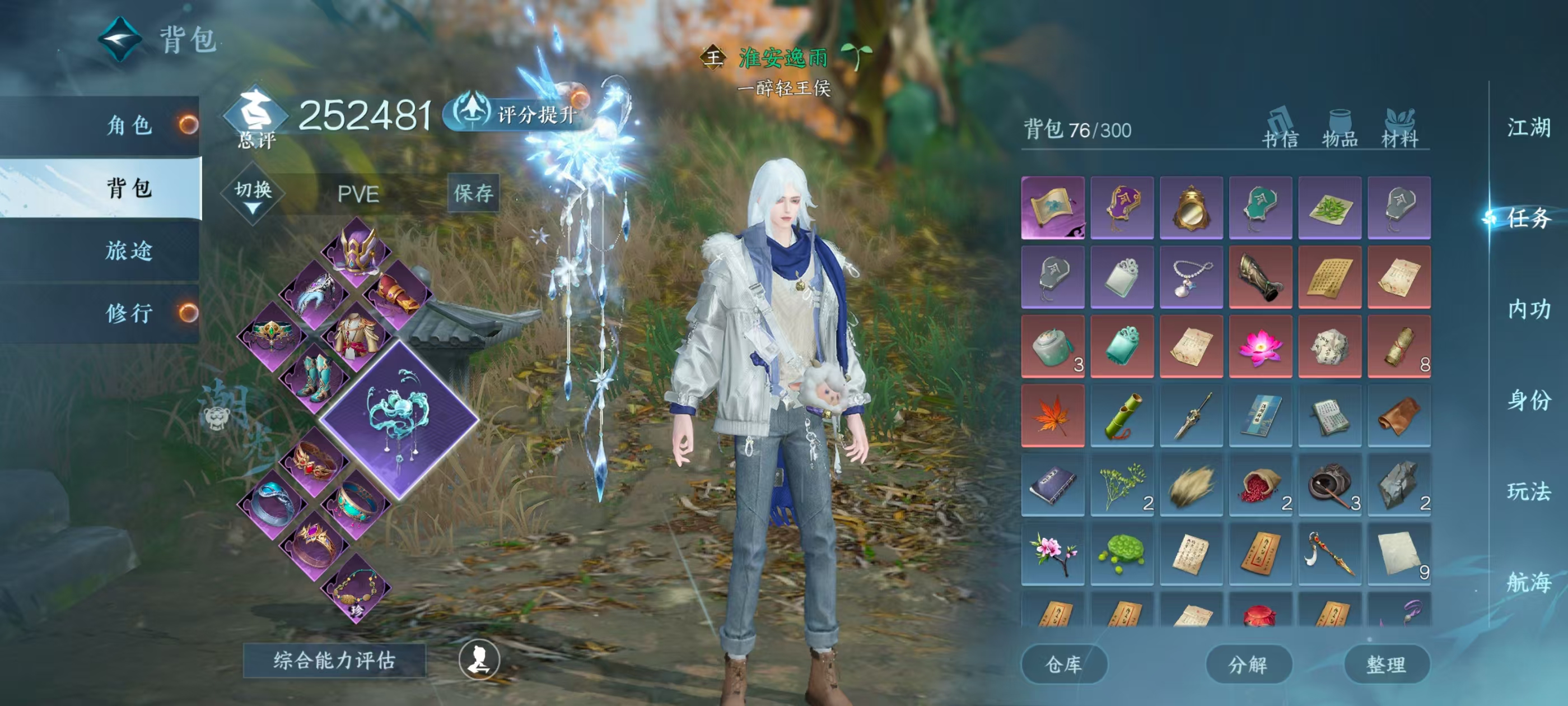Viewport: 1568px width, 706px height.
Task: Select the red maple leaf item
Action: (x=1052, y=416)
